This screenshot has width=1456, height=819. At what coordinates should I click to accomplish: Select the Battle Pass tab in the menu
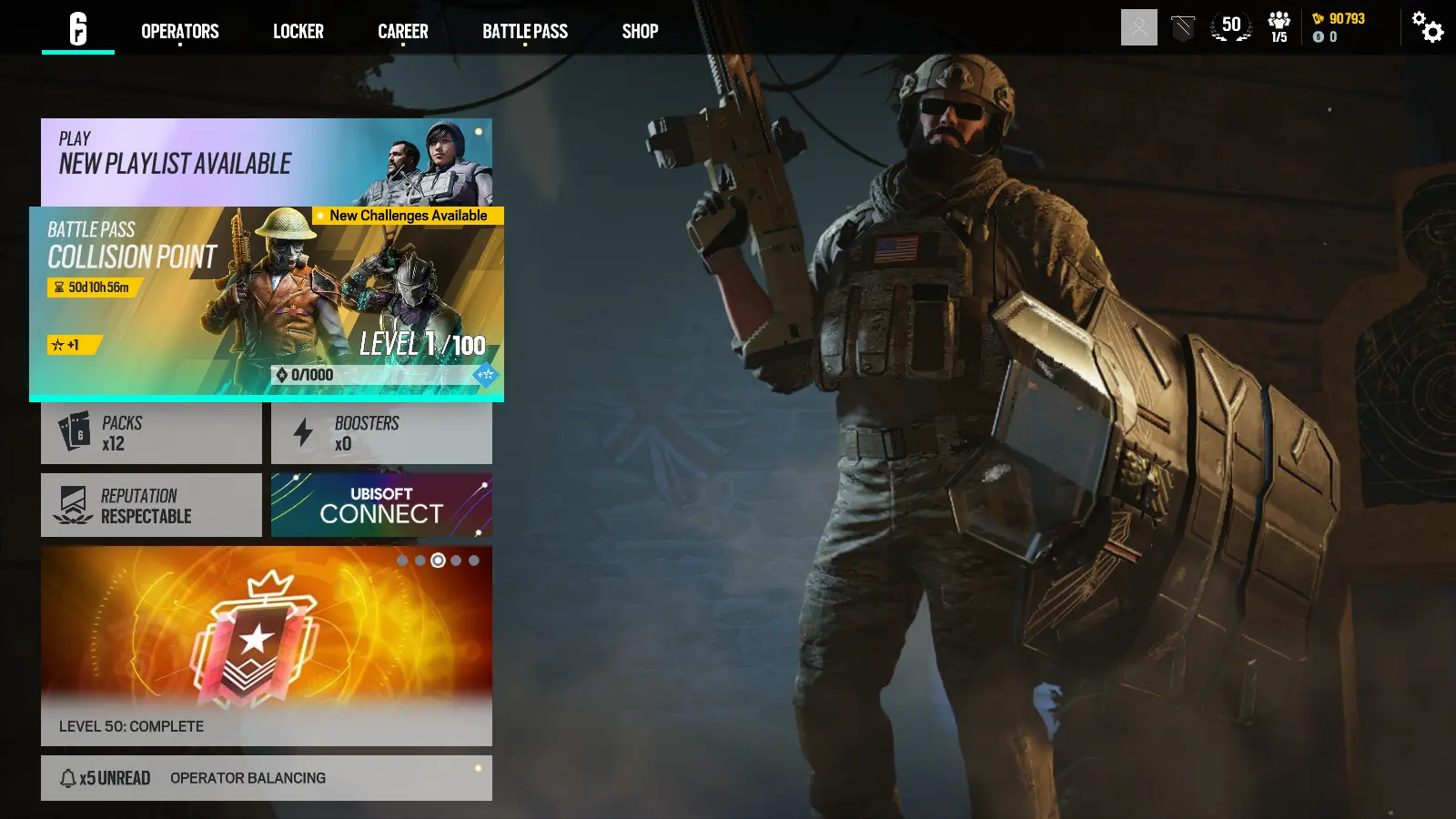tap(525, 31)
